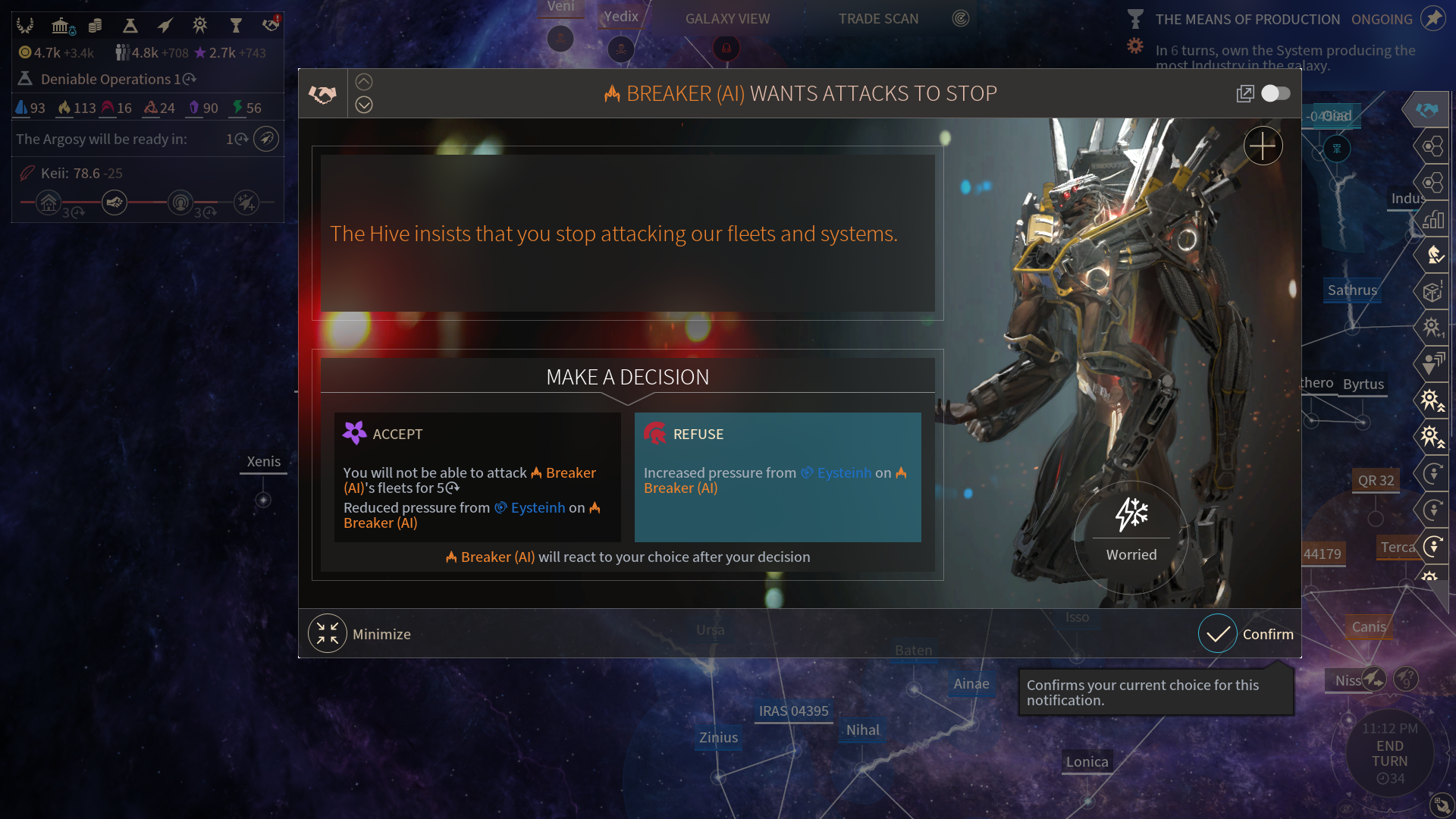Screen dimensions: 1456x819
Task: Minimize the Breaker notification window
Action: click(x=328, y=634)
